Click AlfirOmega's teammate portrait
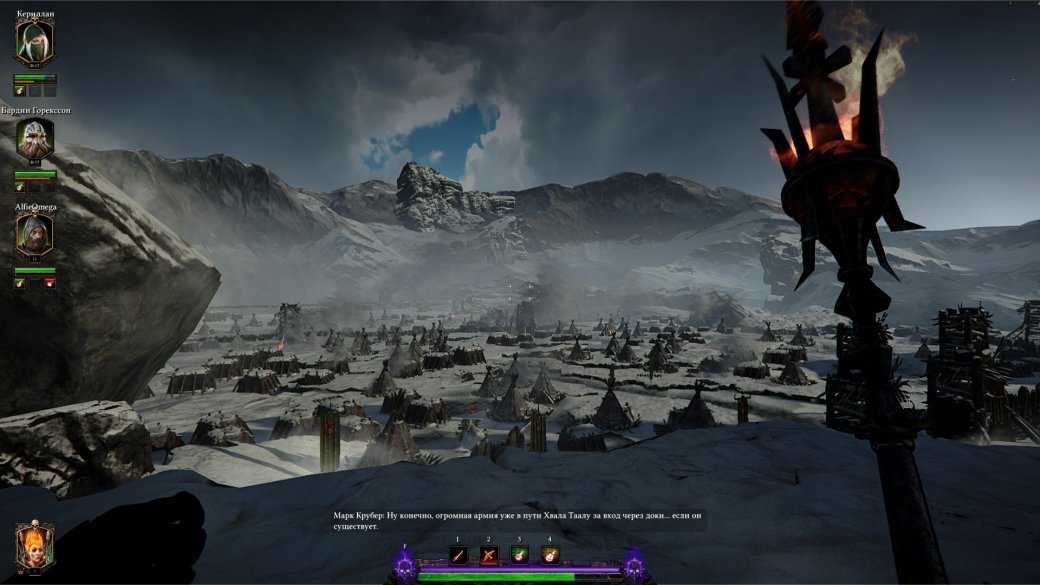The height and width of the screenshot is (585, 1040). pos(35,235)
